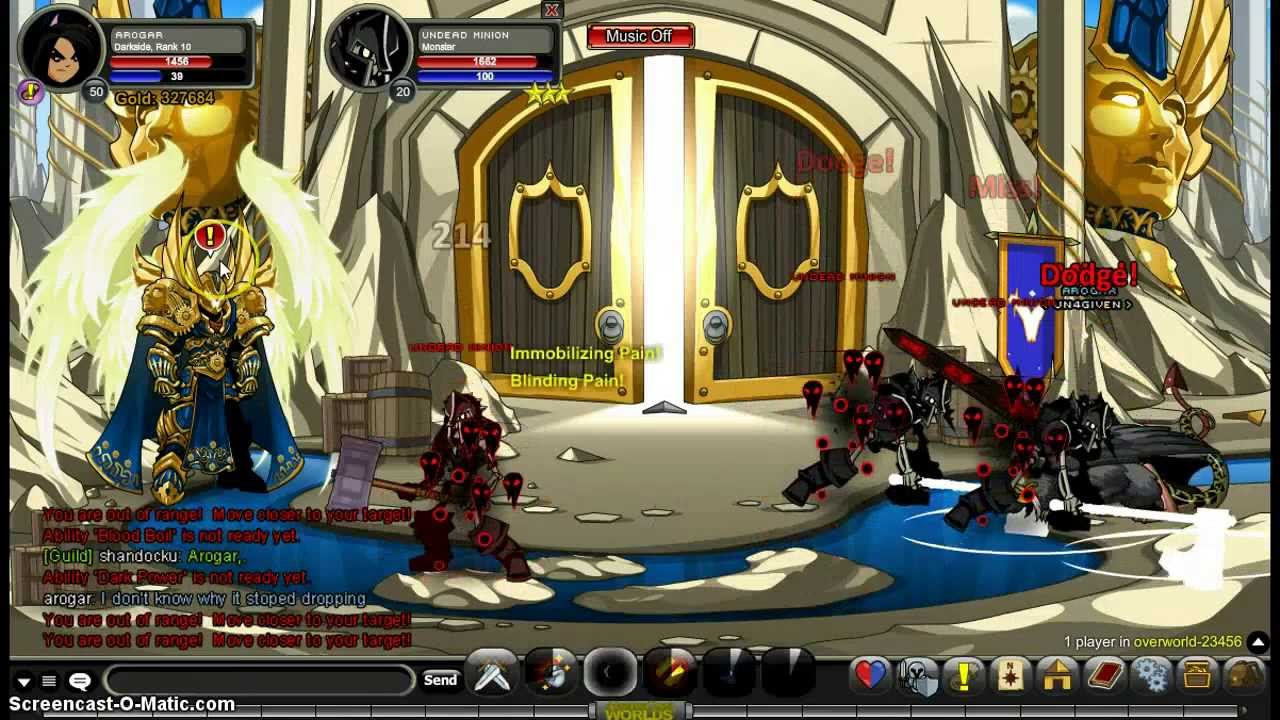The height and width of the screenshot is (720, 1280).
Task: Open the gear options menu
Action: click(1151, 676)
